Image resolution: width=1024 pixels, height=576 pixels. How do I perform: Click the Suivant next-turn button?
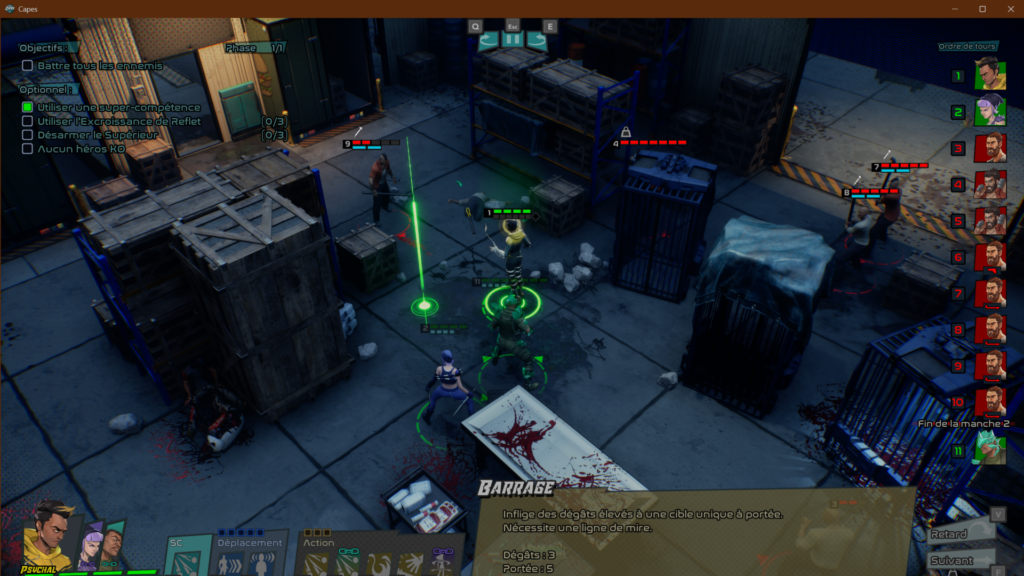[960, 561]
